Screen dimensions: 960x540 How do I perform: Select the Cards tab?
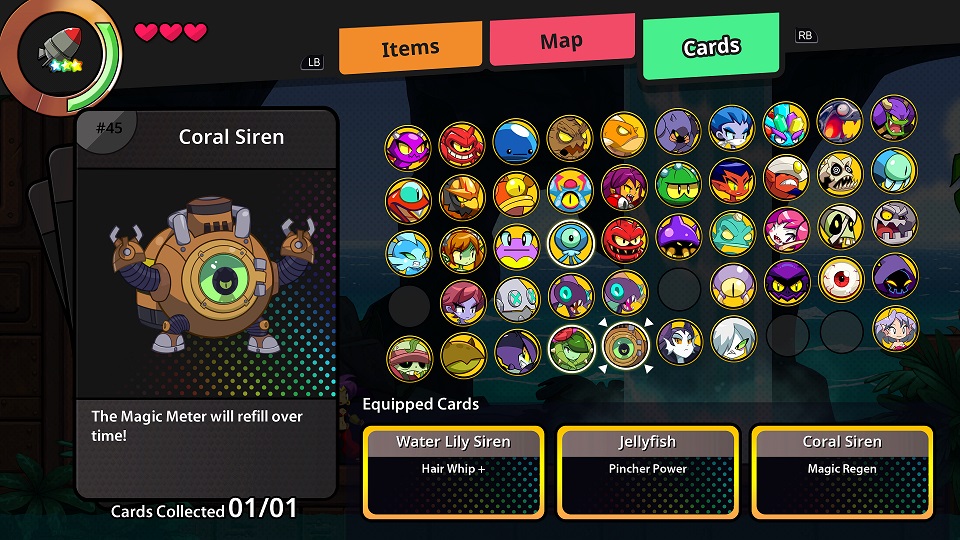tap(711, 46)
